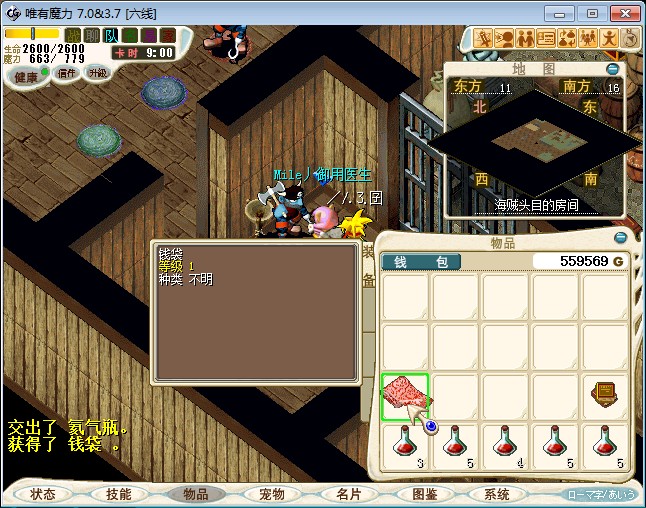646x508 pixels.
Task: Switch the ローマ字/あいう input mode
Action: pos(601,494)
